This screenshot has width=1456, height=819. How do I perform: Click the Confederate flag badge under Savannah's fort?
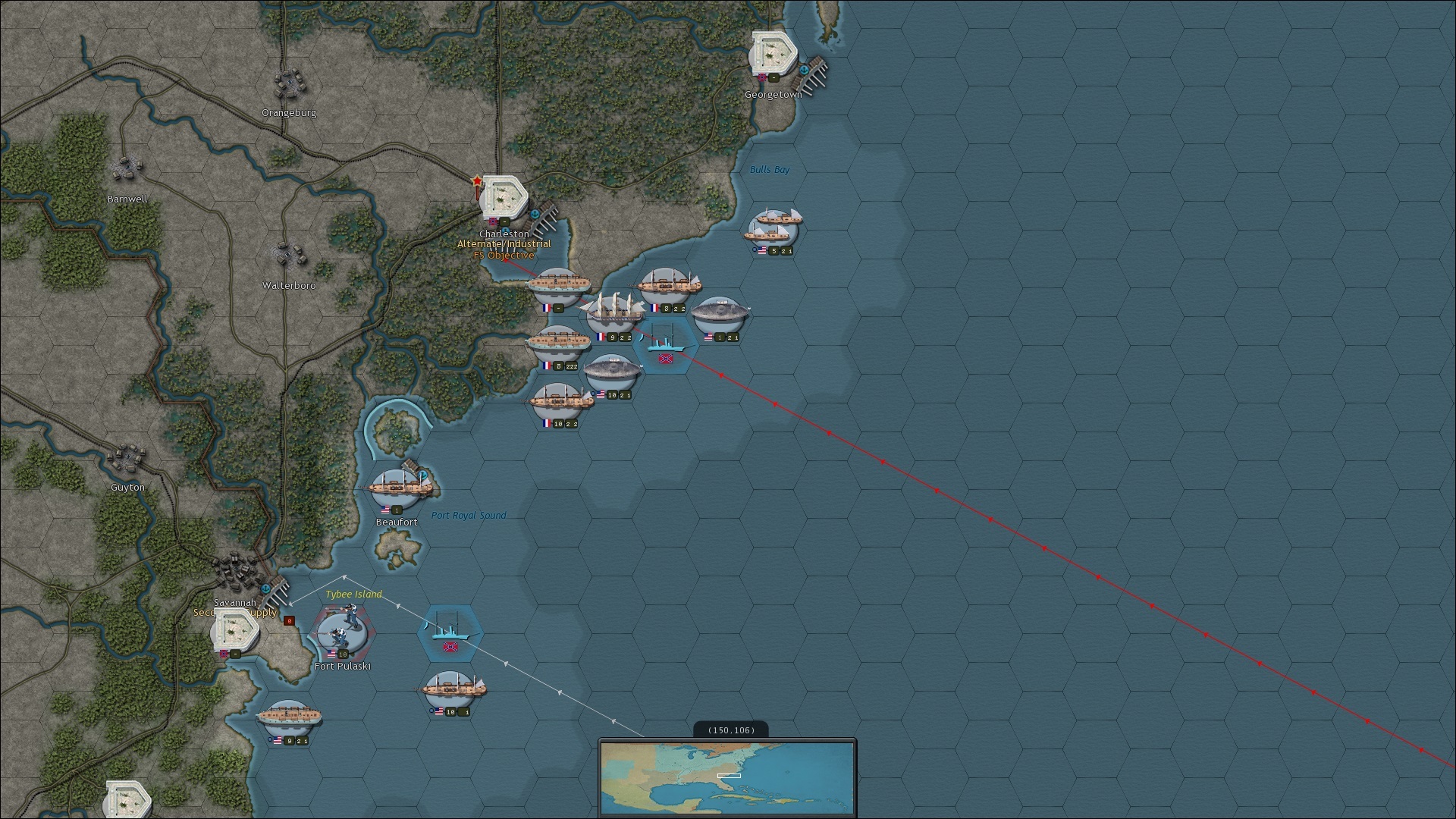click(x=223, y=654)
